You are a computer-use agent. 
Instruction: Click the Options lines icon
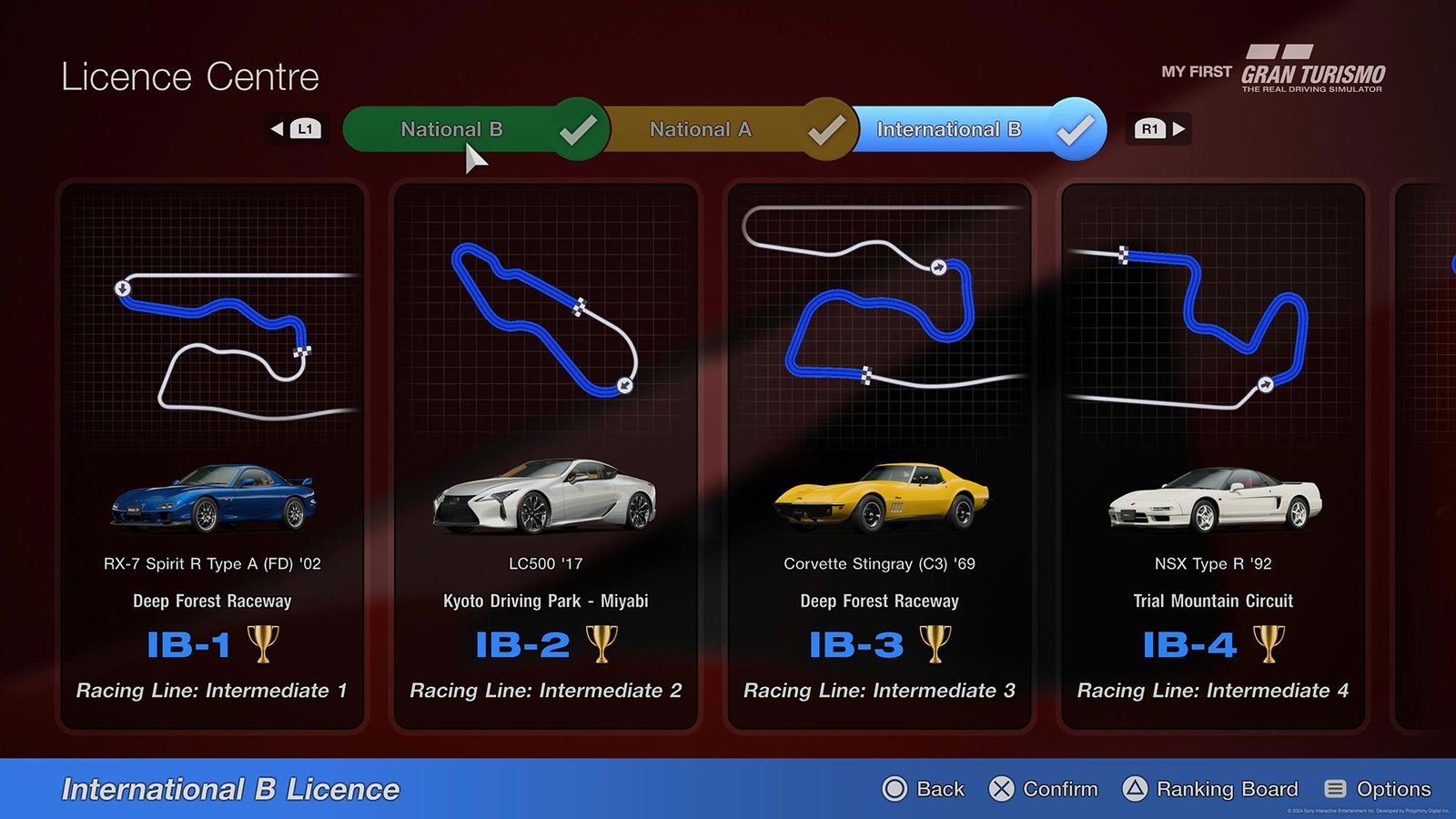click(x=1334, y=789)
